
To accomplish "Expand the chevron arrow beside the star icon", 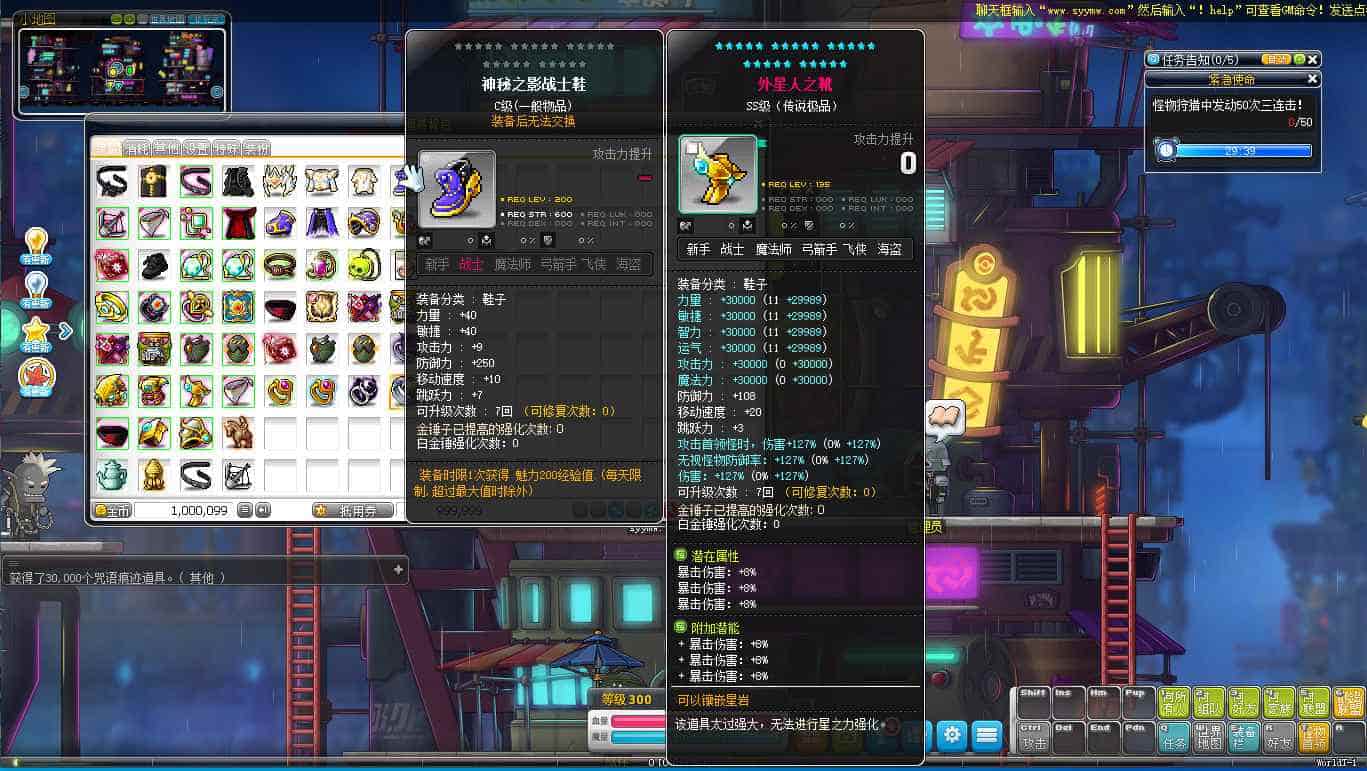I will (66, 331).
